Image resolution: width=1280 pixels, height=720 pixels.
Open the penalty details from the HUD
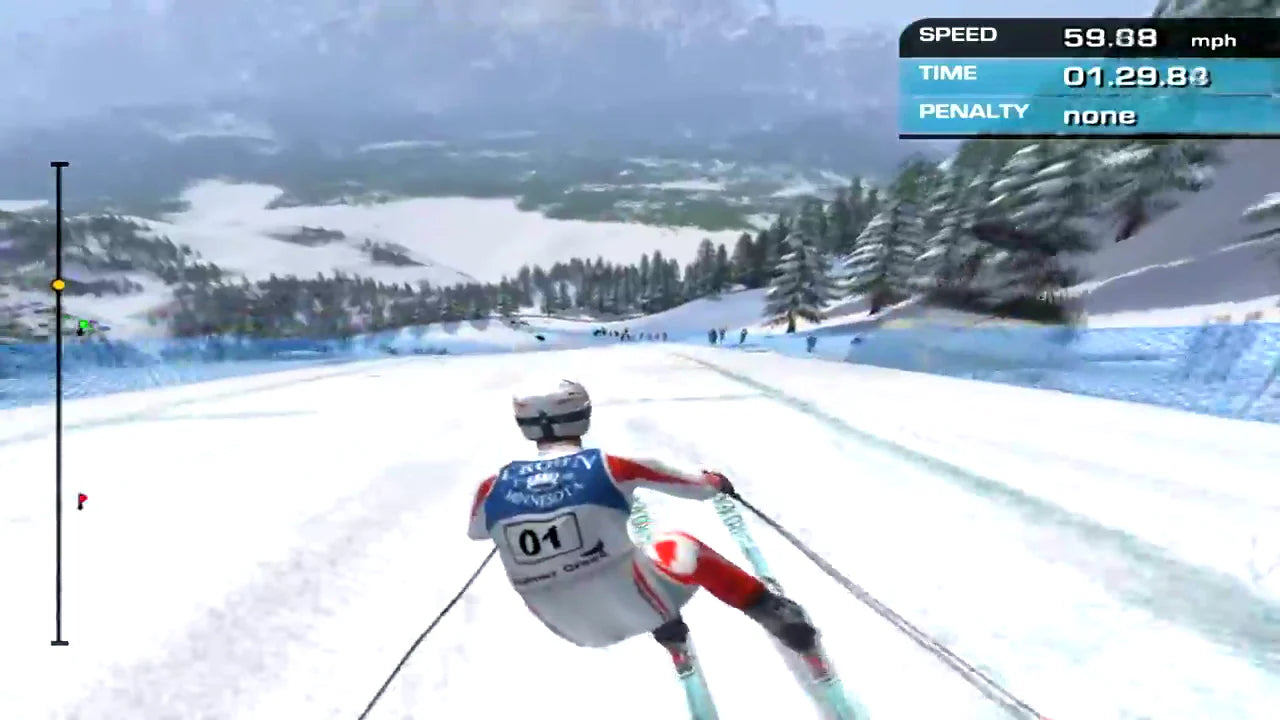click(1099, 116)
